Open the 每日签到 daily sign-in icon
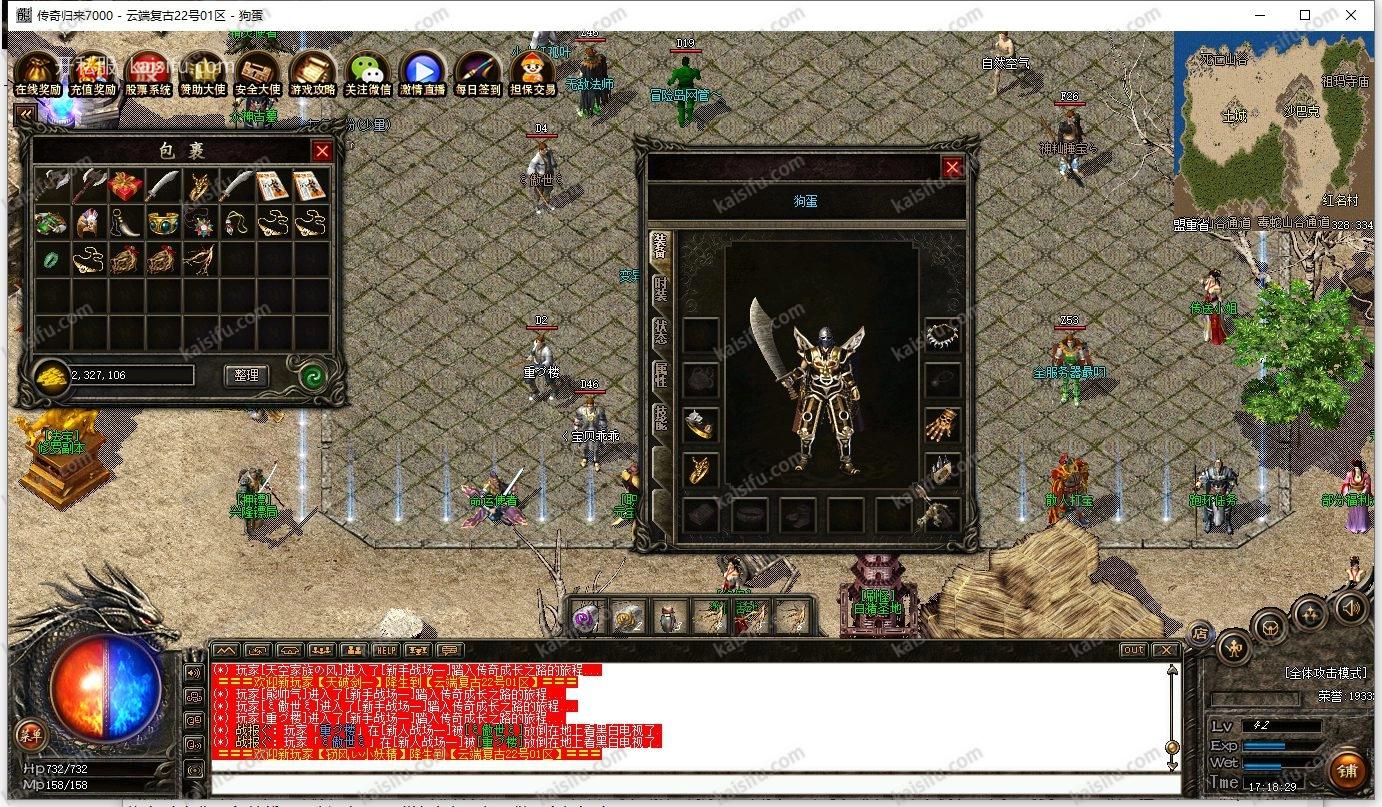 (x=478, y=73)
